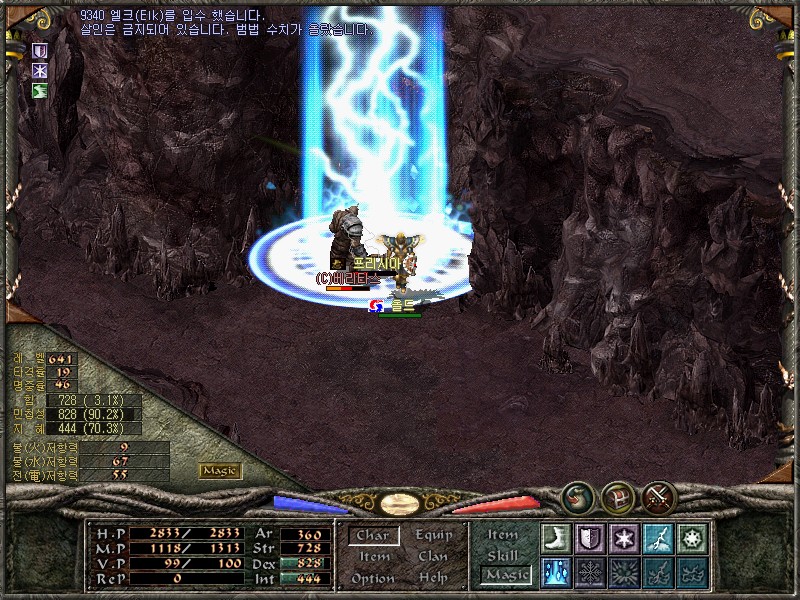This screenshot has height=600, width=800.
Task: Choose the green spiked circle spell
Action: (x=691, y=538)
